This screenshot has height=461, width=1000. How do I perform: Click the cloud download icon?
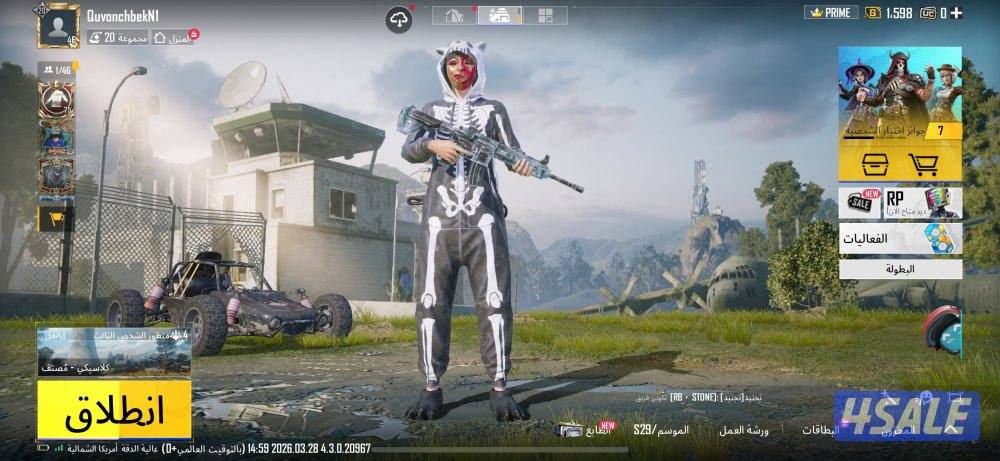pos(399,17)
